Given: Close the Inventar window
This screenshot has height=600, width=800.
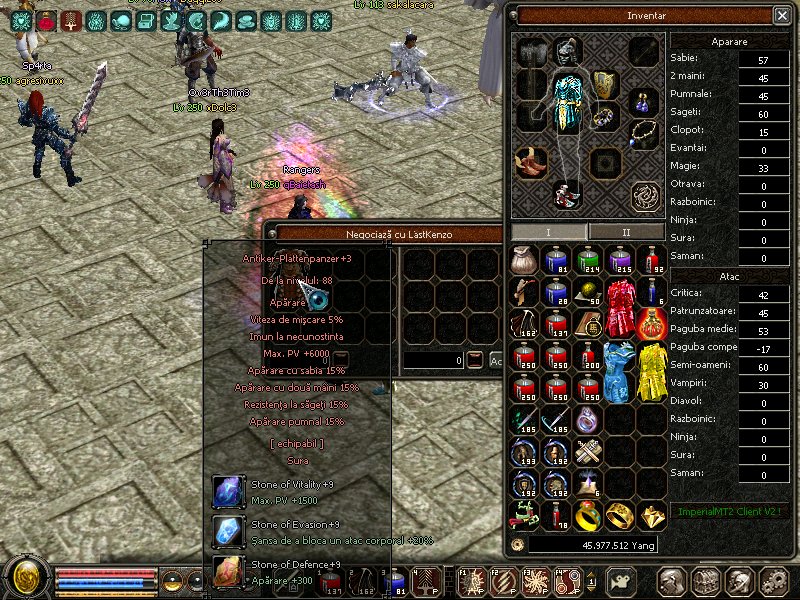Looking at the screenshot, I should click(781, 15).
